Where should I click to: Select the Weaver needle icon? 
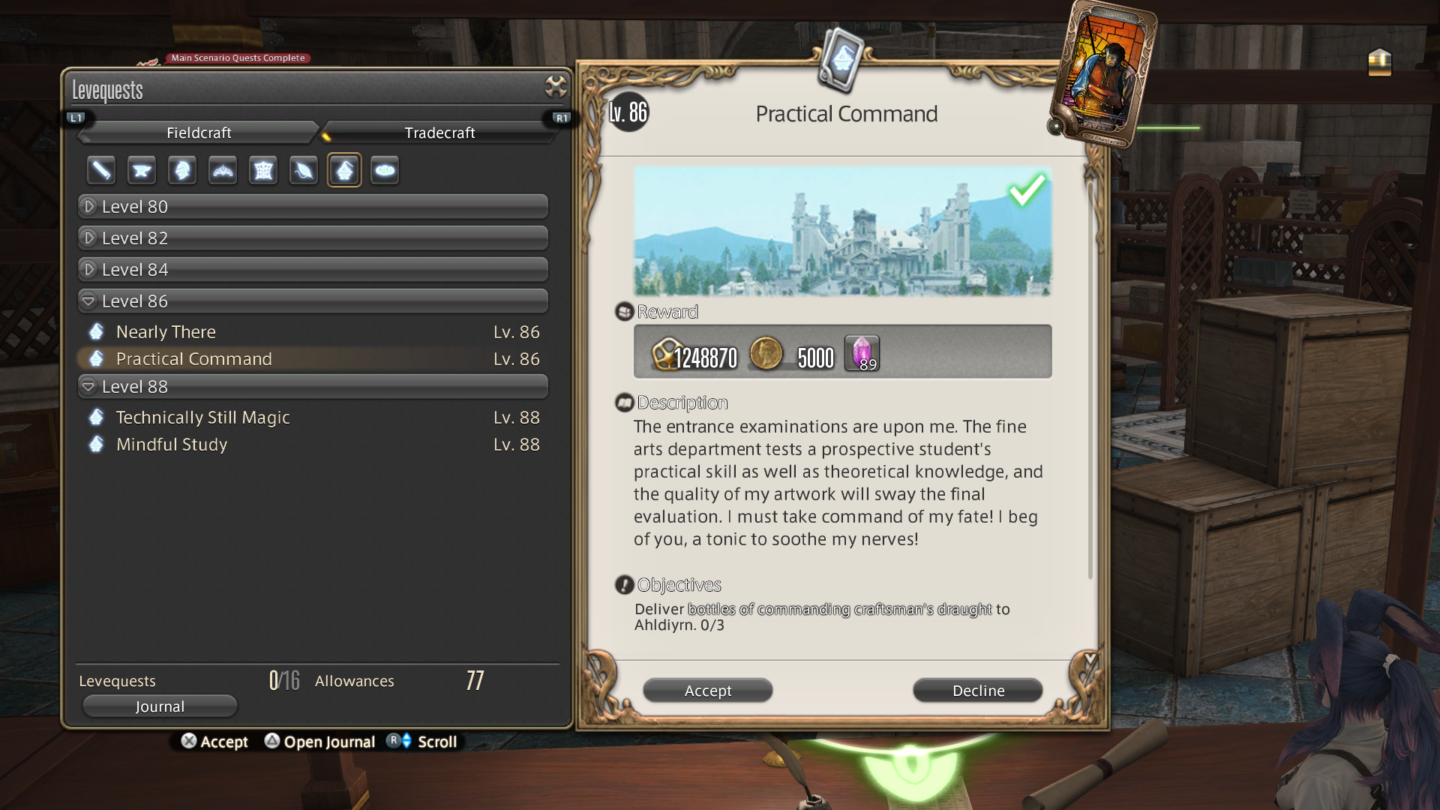tap(303, 170)
